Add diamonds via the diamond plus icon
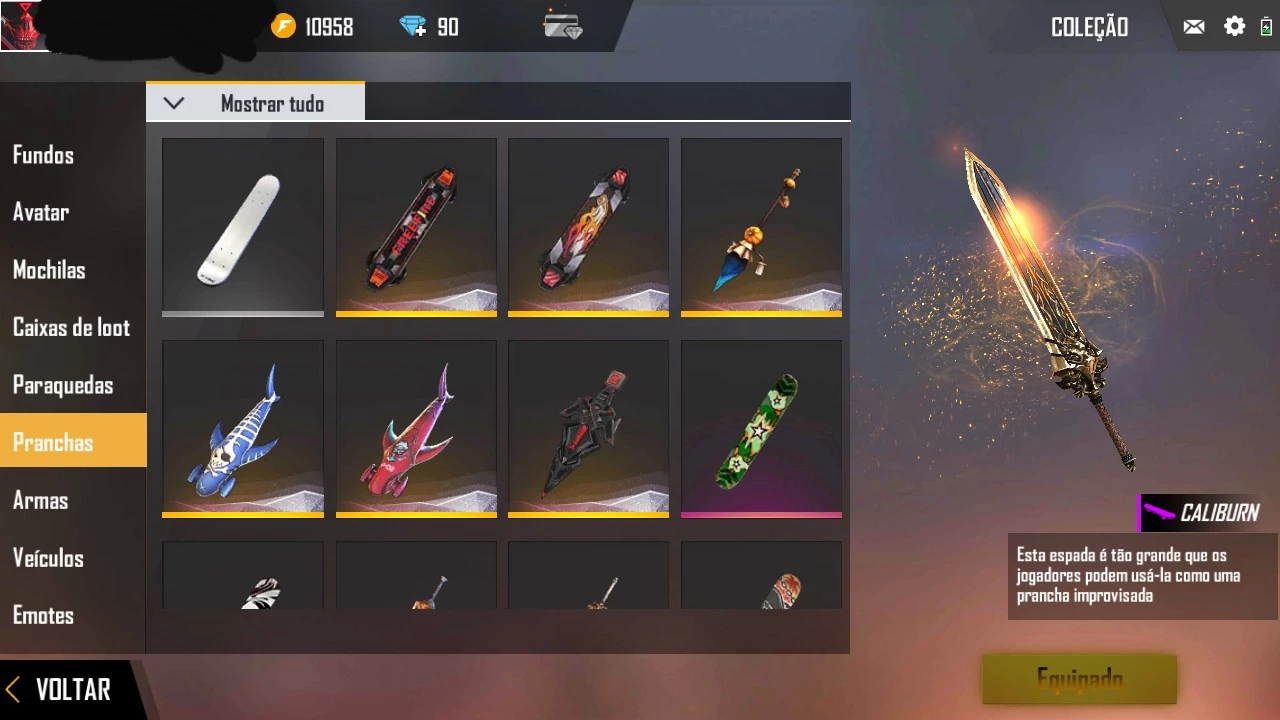Image resolution: width=1280 pixels, height=720 pixels. point(413,27)
